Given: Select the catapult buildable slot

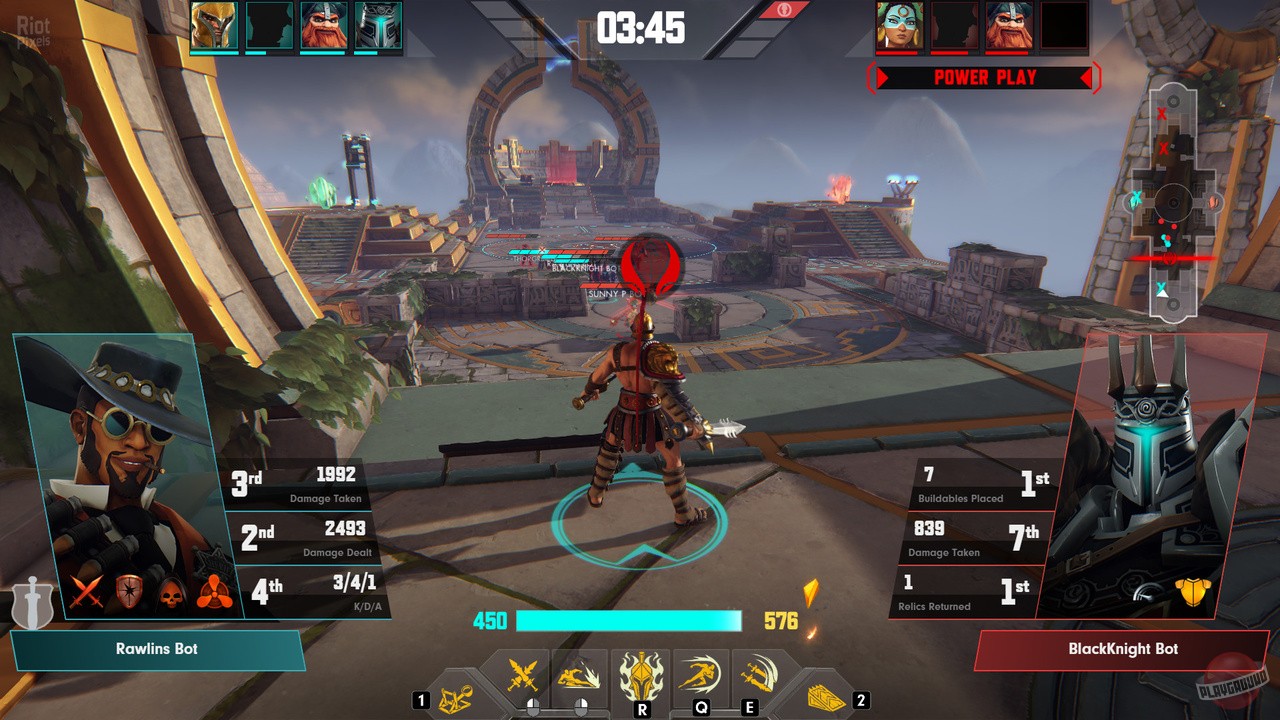Looking at the screenshot, I should (457, 697).
